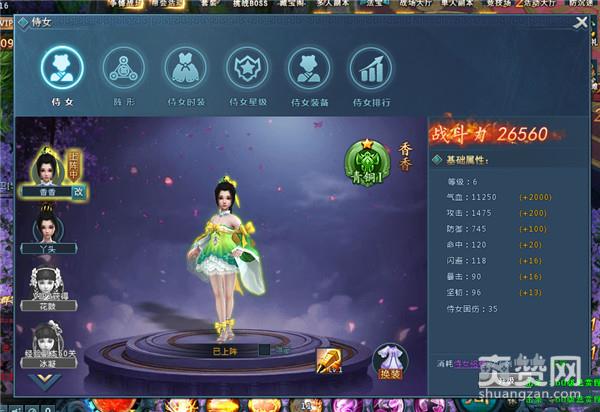600x412 pixels.
Task: Click the 改 rename button beside 香香
Action: coord(79,192)
